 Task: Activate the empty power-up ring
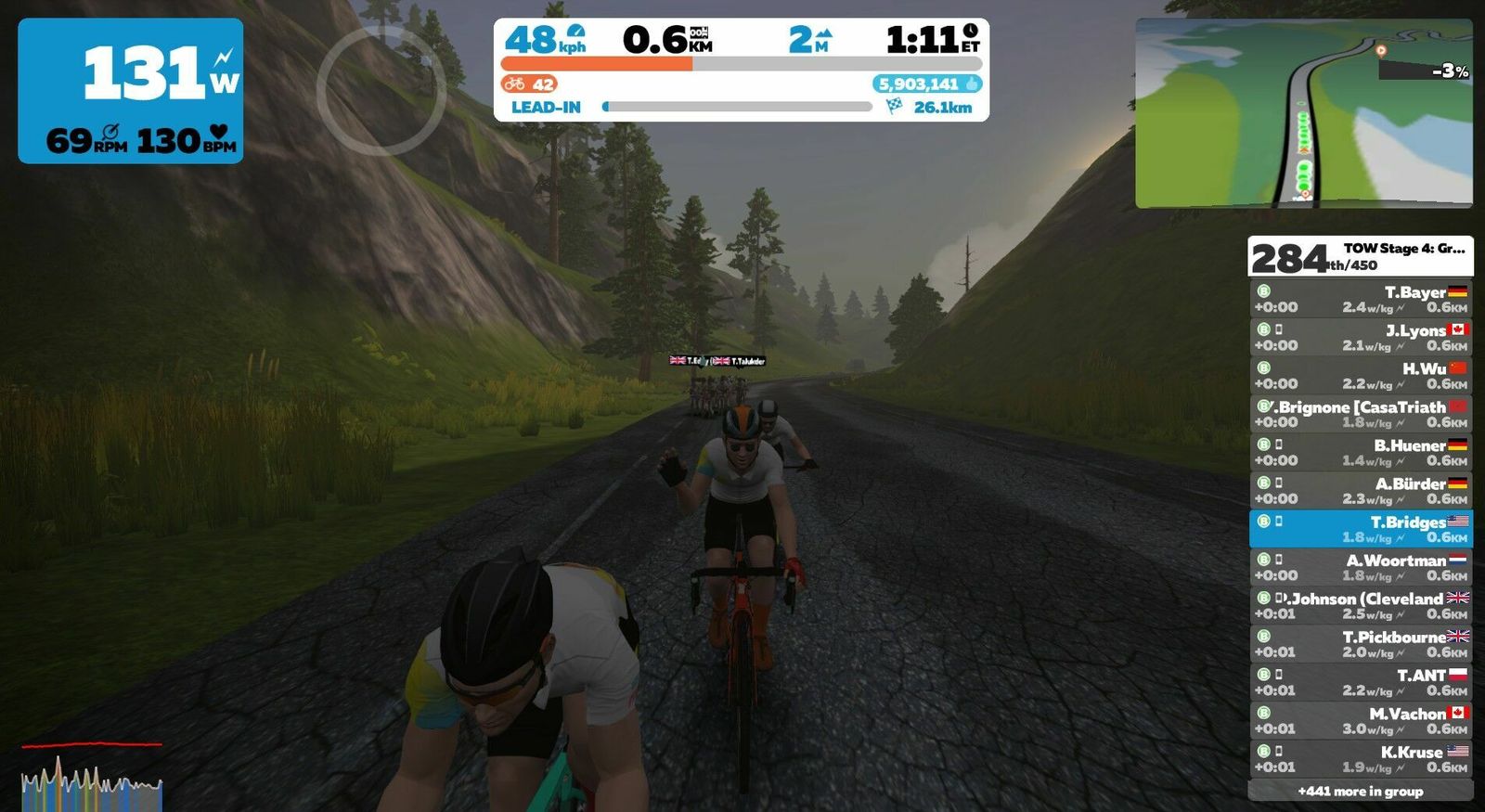(381, 90)
